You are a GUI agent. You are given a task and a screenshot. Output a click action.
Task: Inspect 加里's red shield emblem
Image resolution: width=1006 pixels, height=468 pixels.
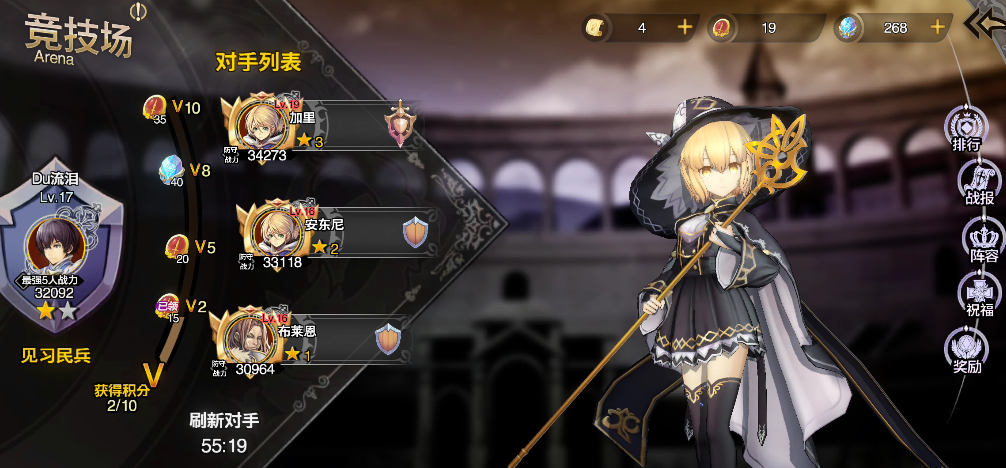[400, 124]
